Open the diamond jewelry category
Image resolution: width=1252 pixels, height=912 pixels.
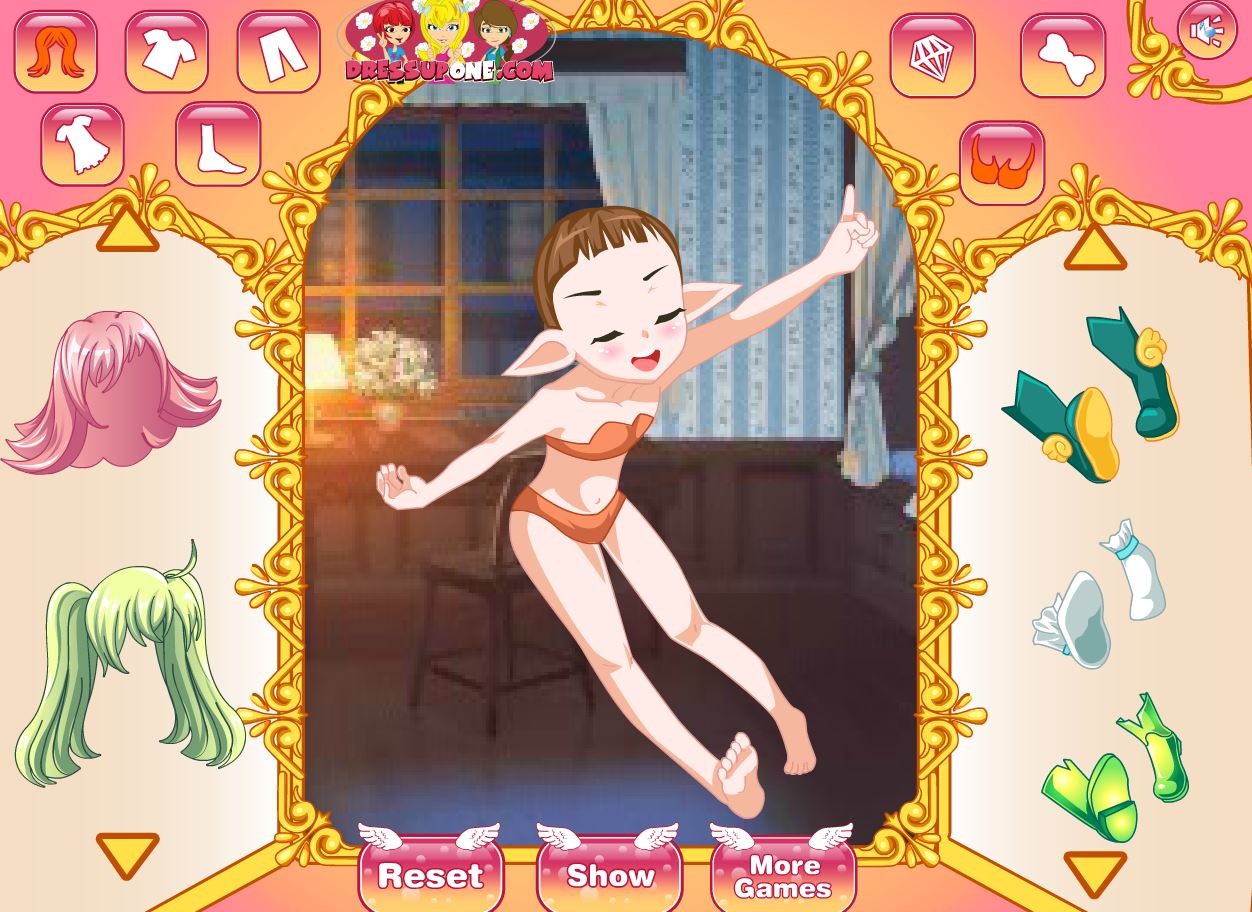click(932, 56)
